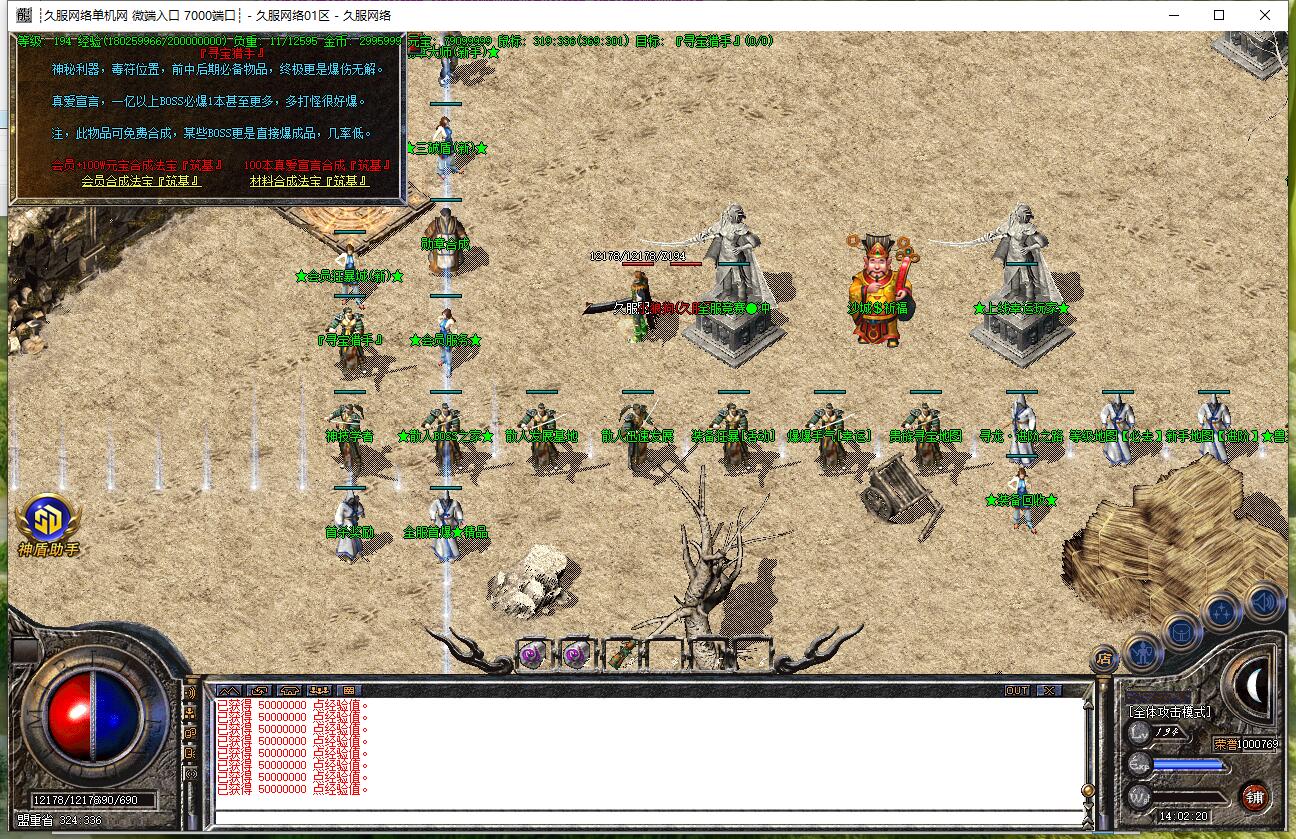Close the chat panel with X button
1296x839 pixels.
click(x=1047, y=690)
